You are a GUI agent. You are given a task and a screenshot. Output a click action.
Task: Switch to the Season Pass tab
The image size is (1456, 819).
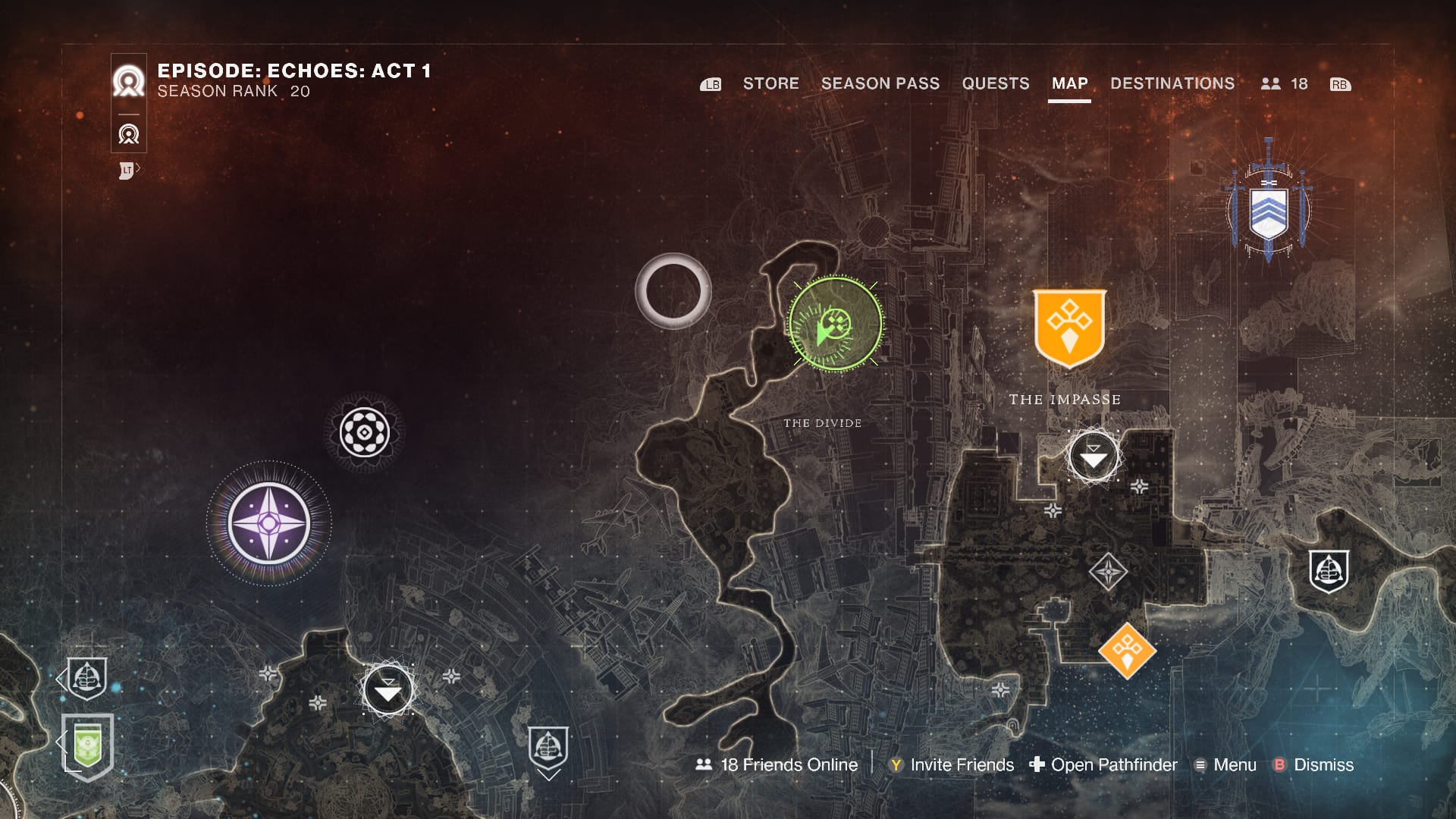coord(880,83)
